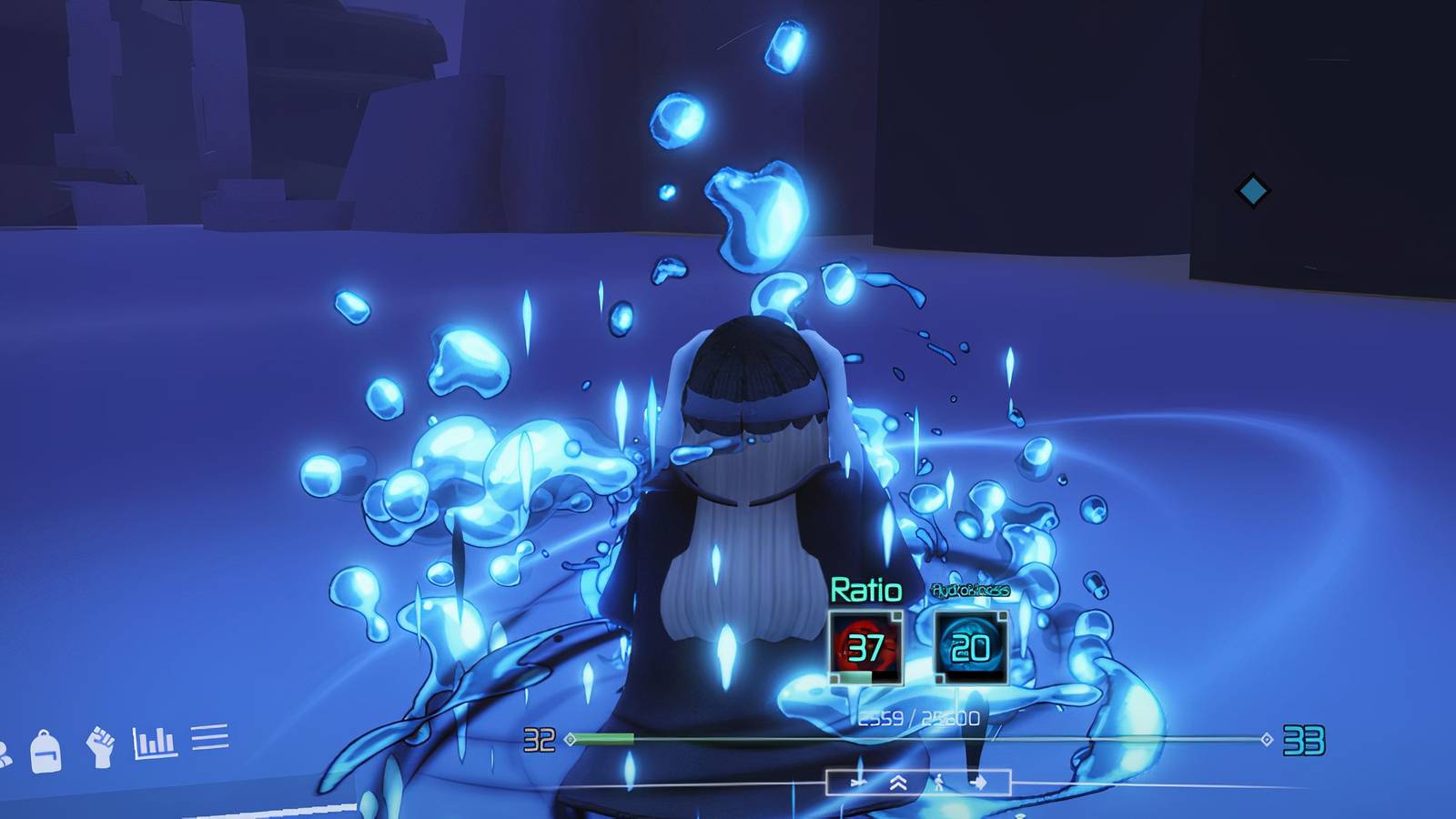Click the right-facing dash arrow icon
Viewport: 1456px width, 819px height.
click(x=980, y=783)
